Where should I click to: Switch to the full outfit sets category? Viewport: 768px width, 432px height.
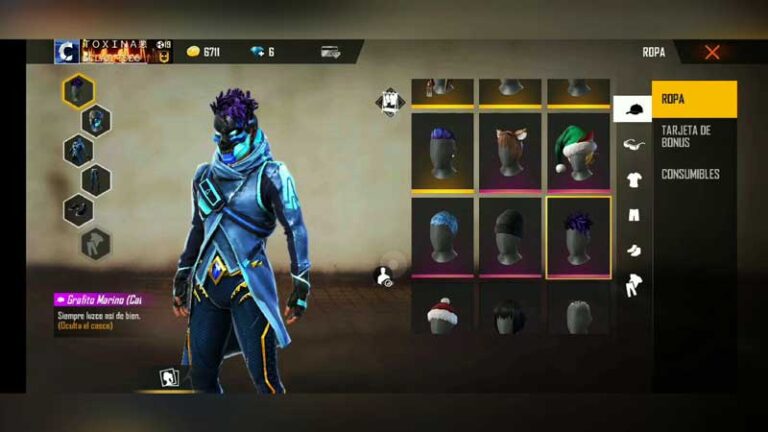[633, 286]
